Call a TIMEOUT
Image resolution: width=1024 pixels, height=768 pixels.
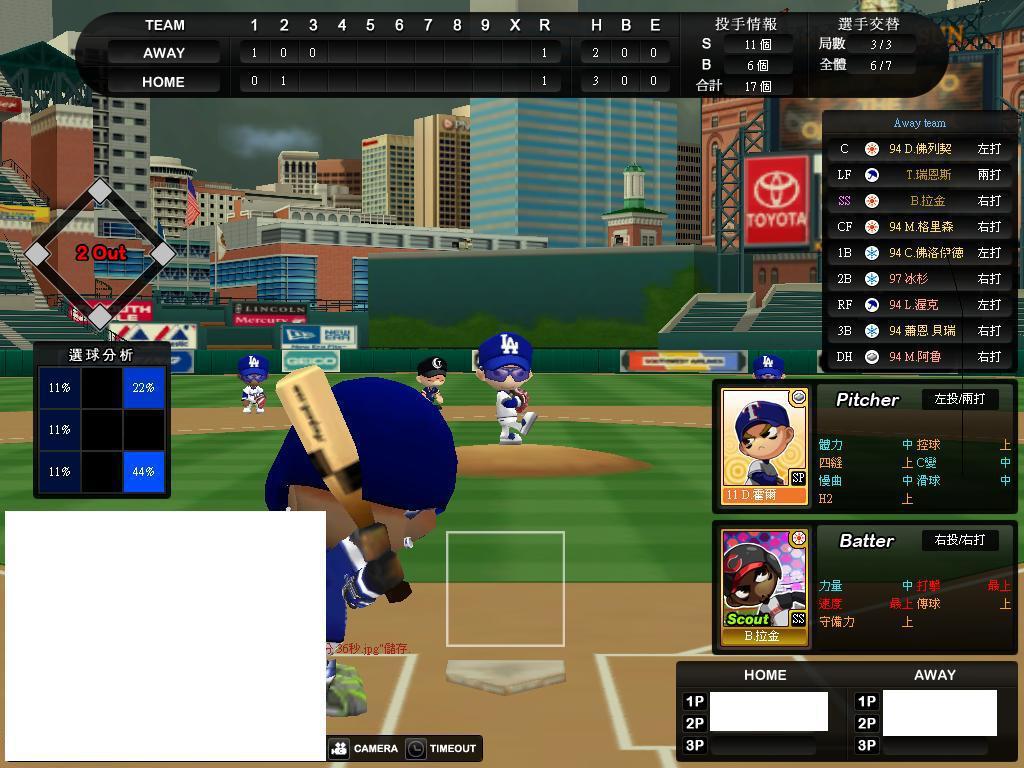point(442,748)
